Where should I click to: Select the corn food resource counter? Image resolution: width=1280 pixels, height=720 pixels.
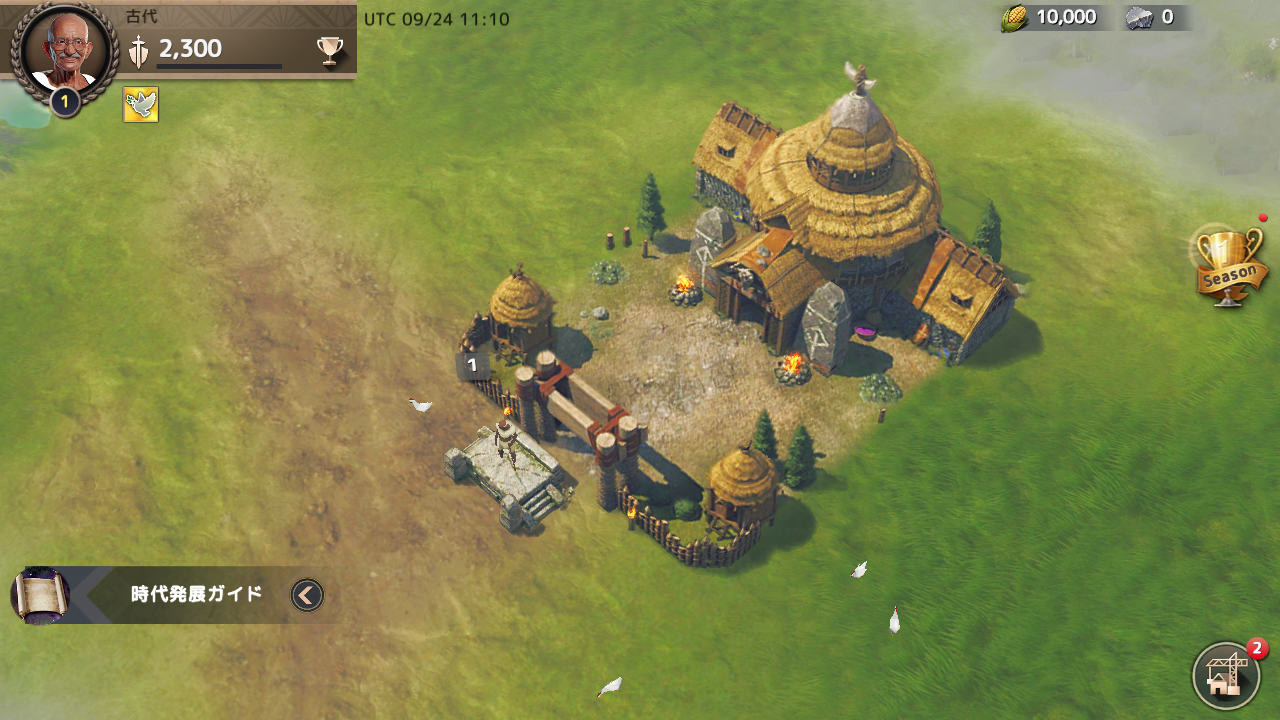[1049, 17]
